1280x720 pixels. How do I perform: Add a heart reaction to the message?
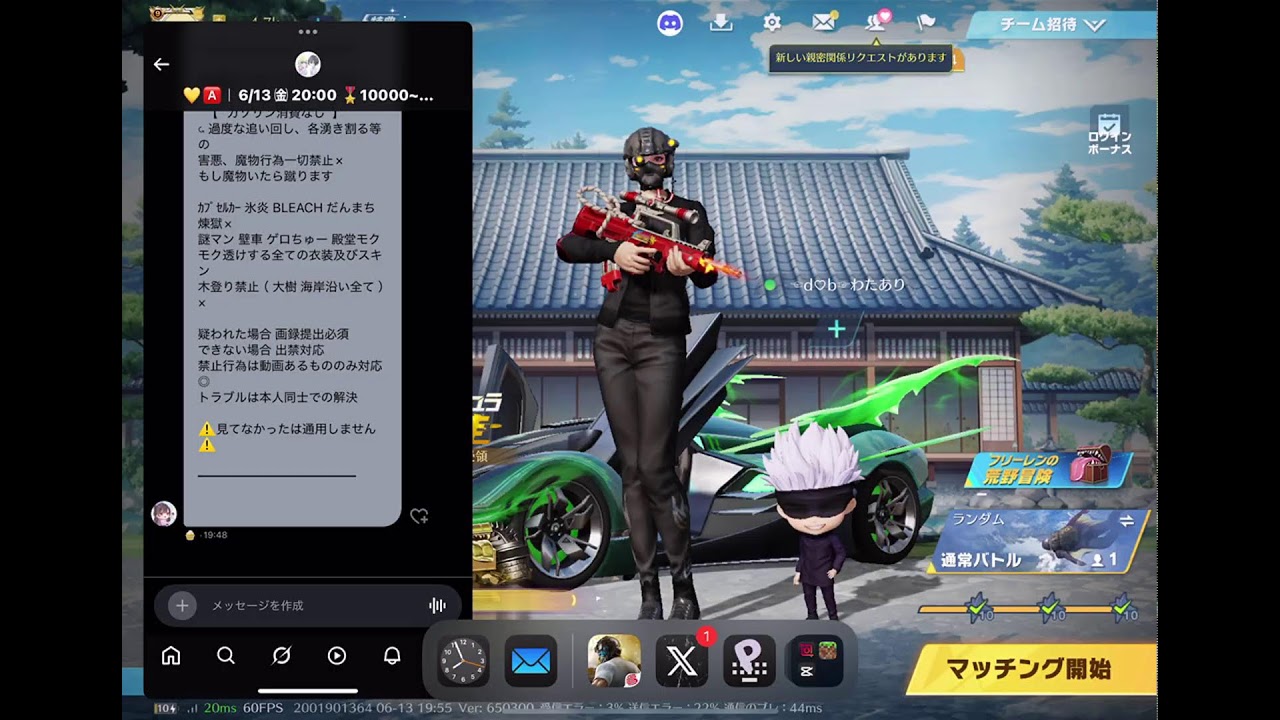tap(419, 516)
